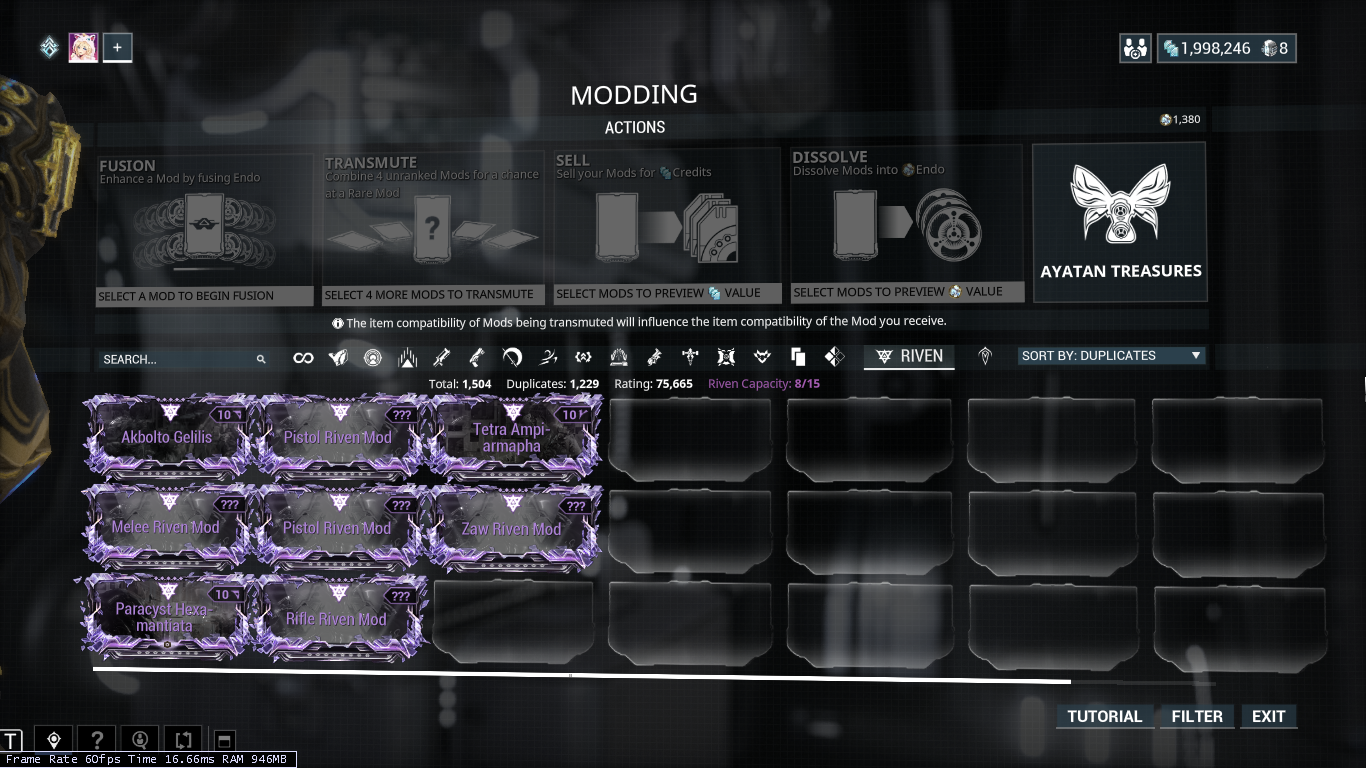Open Ayatan Treasures panel

coord(1119,221)
